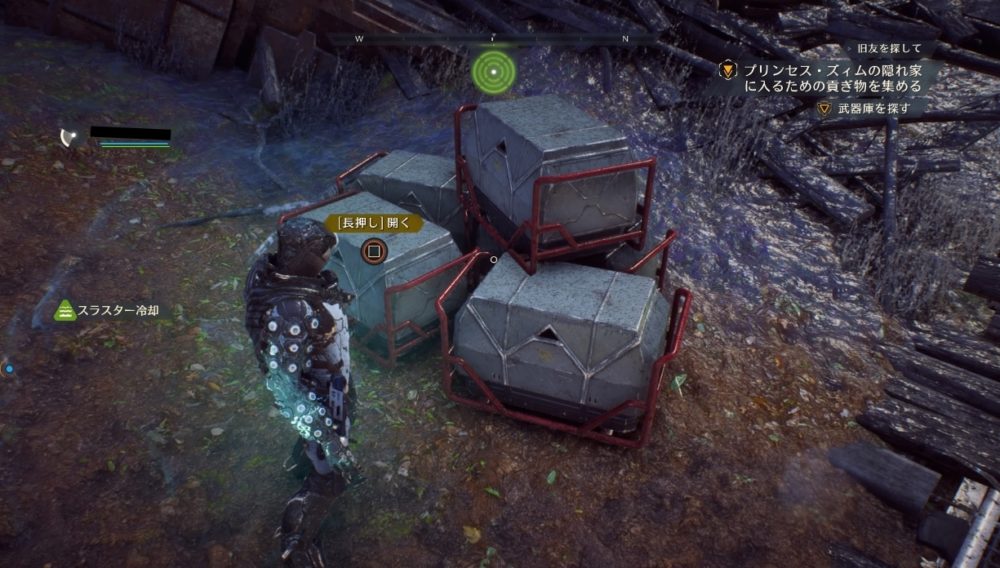Click the green objective marker on compass
This screenshot has width=1000, height=568.
493,70
